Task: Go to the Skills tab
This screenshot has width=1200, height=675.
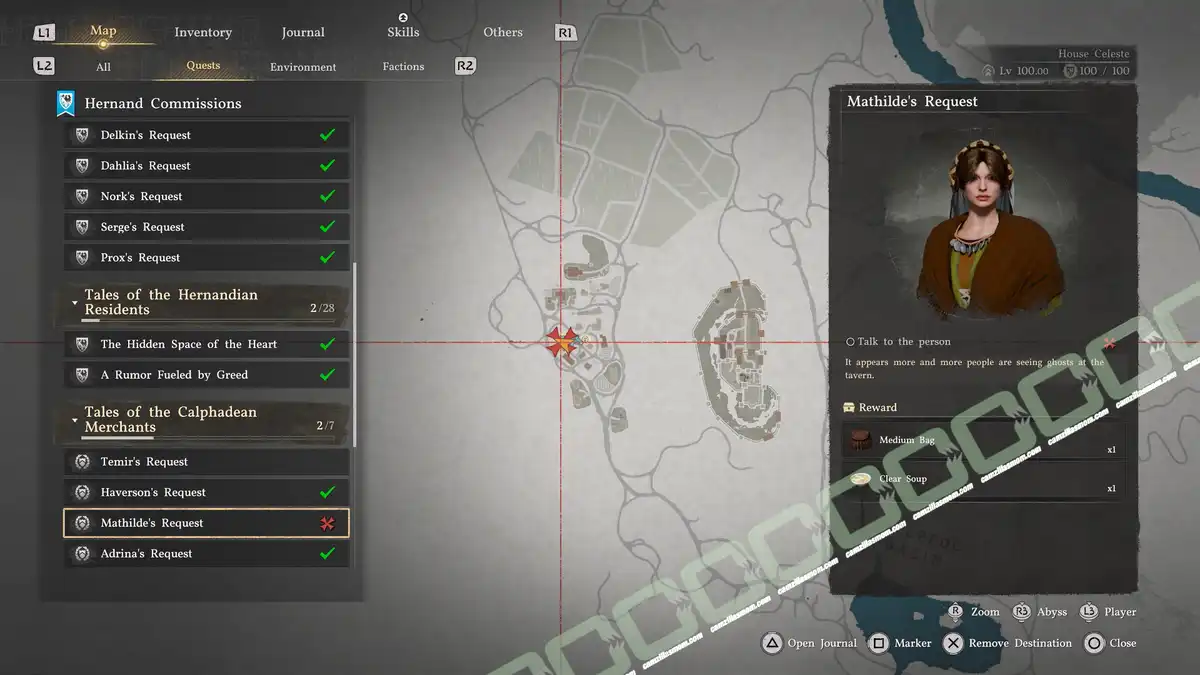Action: (x=403, y=32)
